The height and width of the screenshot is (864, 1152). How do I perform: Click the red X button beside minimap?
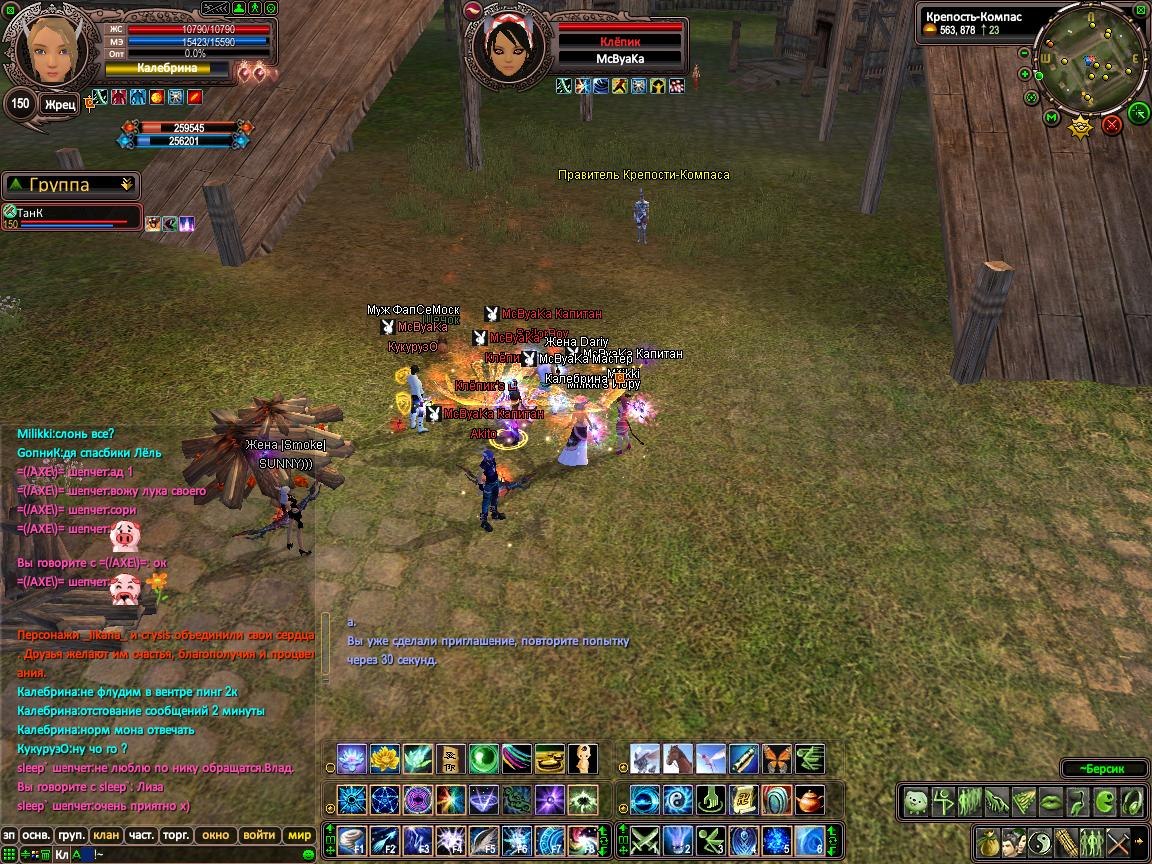[x=1111, y=124]
